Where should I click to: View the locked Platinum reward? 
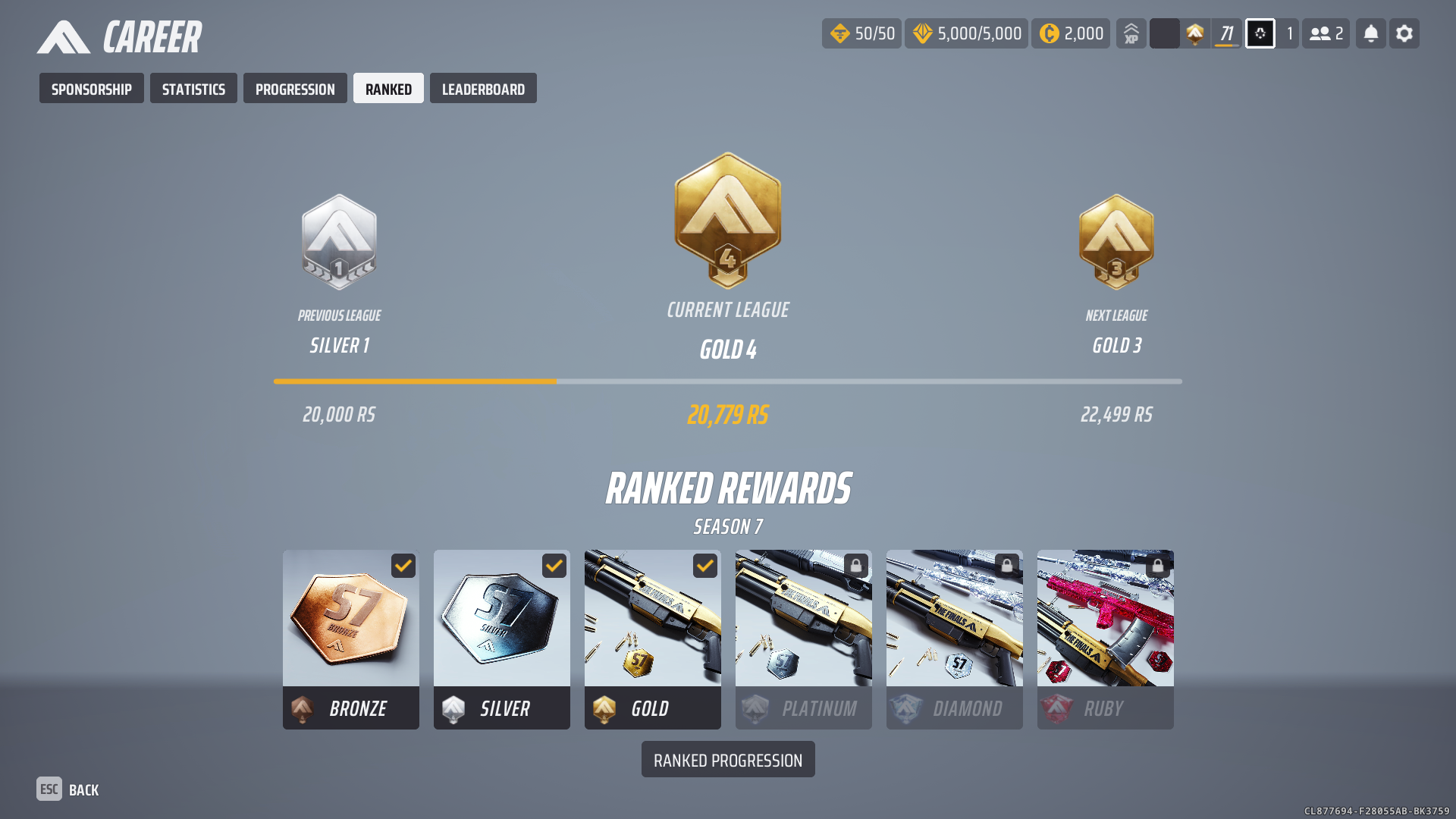(804, 639)
